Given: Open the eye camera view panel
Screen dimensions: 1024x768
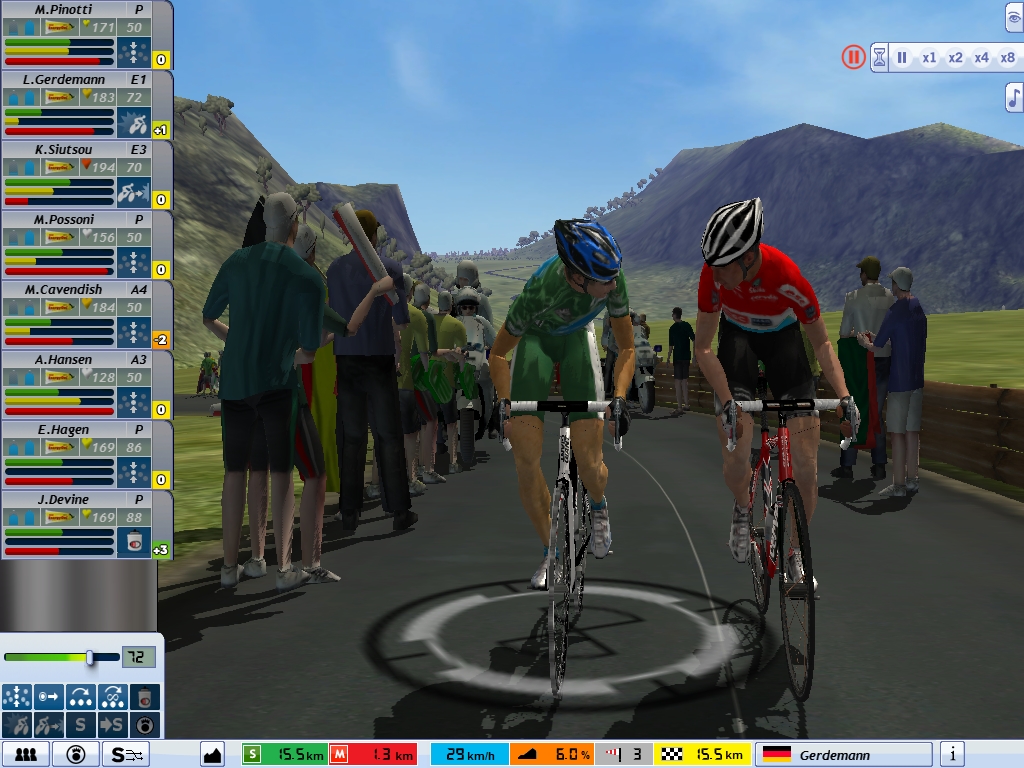Looking at the screenshot, I should 1014,17.
